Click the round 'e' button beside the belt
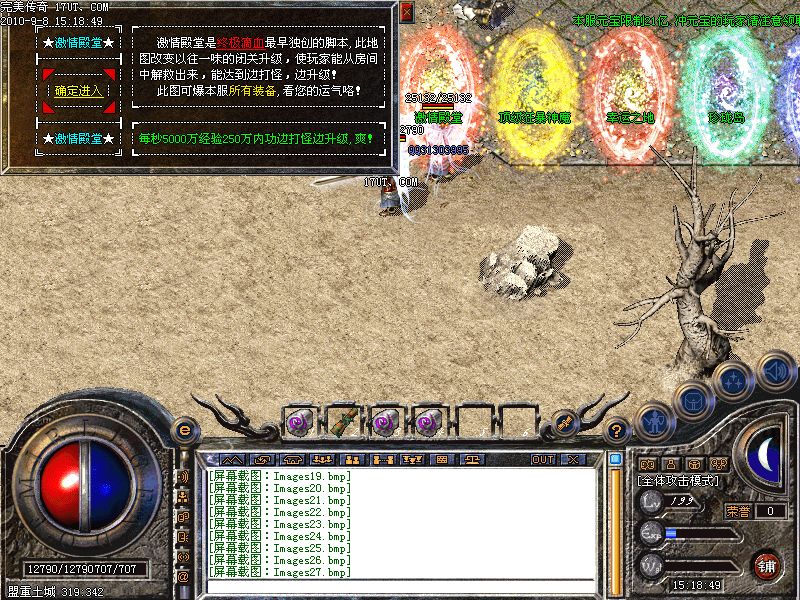Image resolution: width=800 pixels, height=600 pixels. click(183, 430)
